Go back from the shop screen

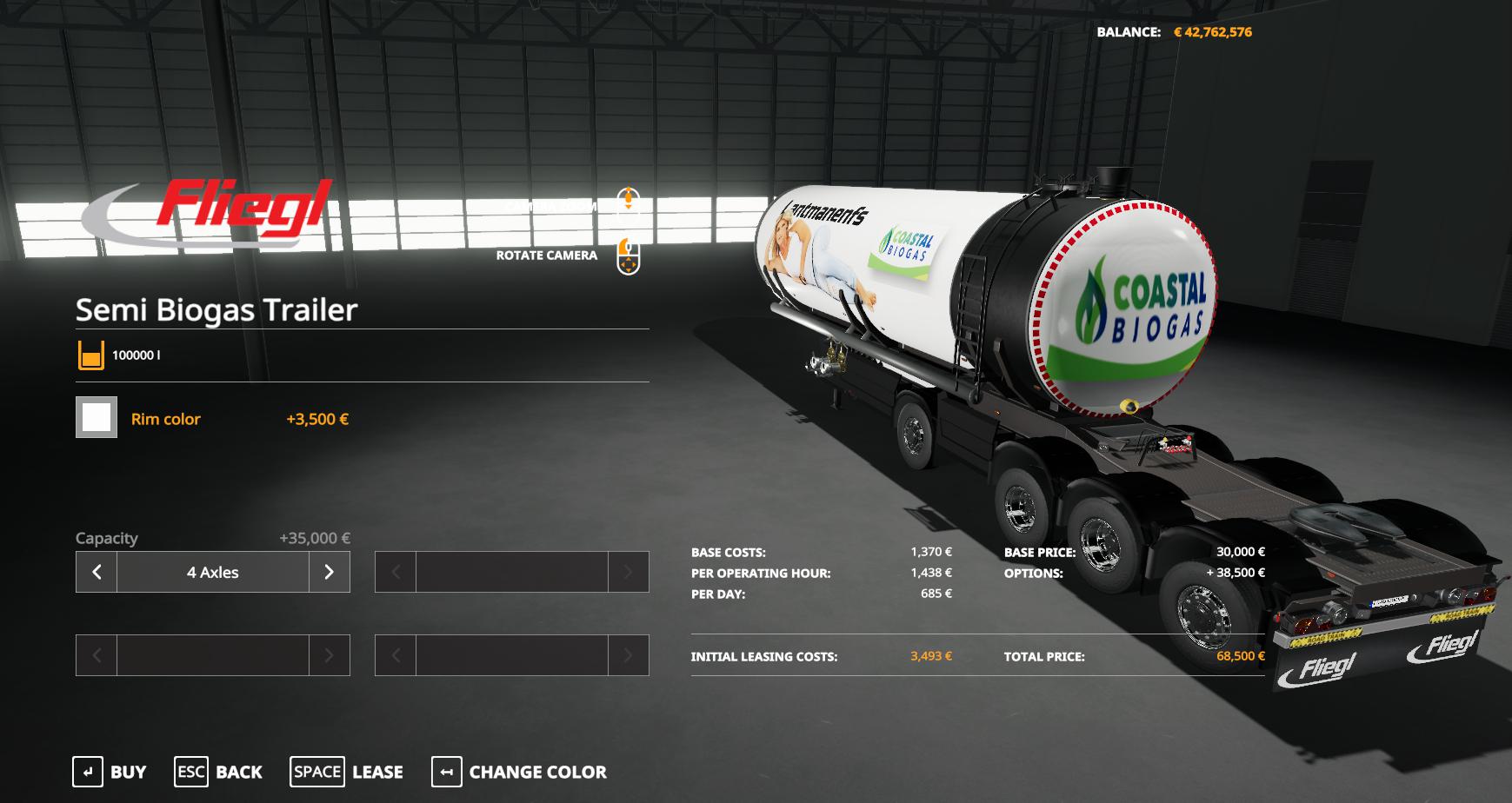pos(218,772)
